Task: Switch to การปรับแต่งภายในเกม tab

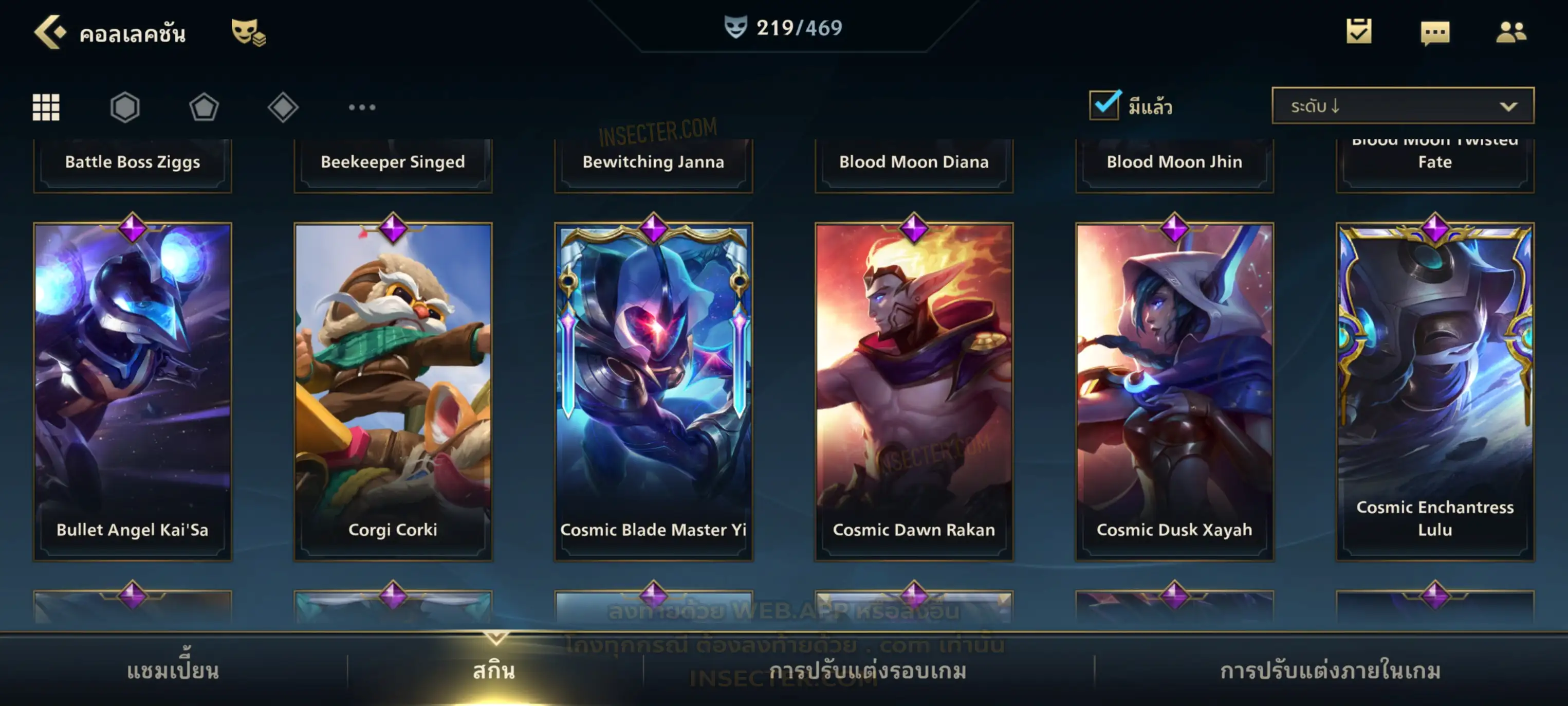Action: (1330, 671)
